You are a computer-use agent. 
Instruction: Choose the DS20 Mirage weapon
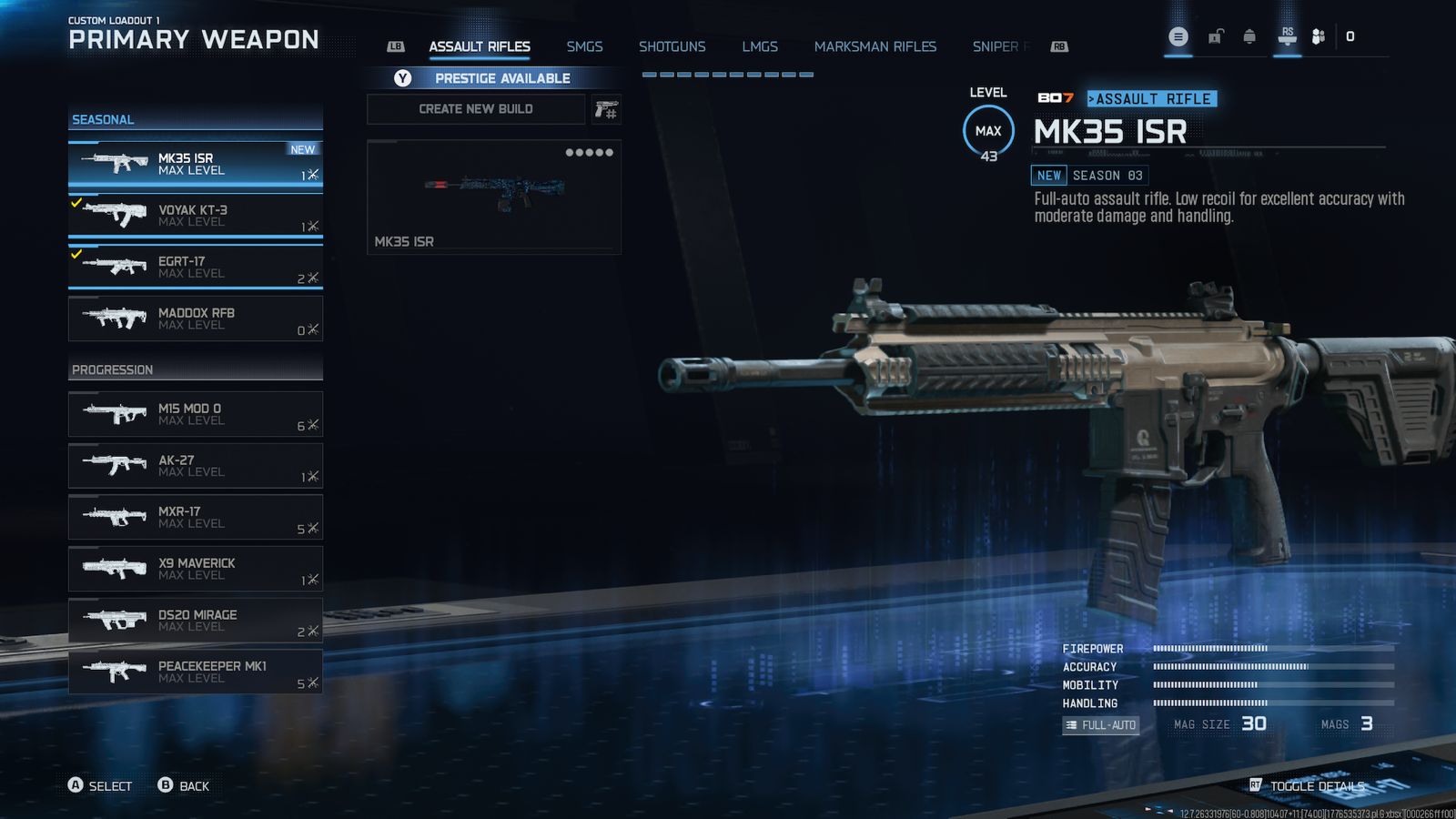pos(195,621)
